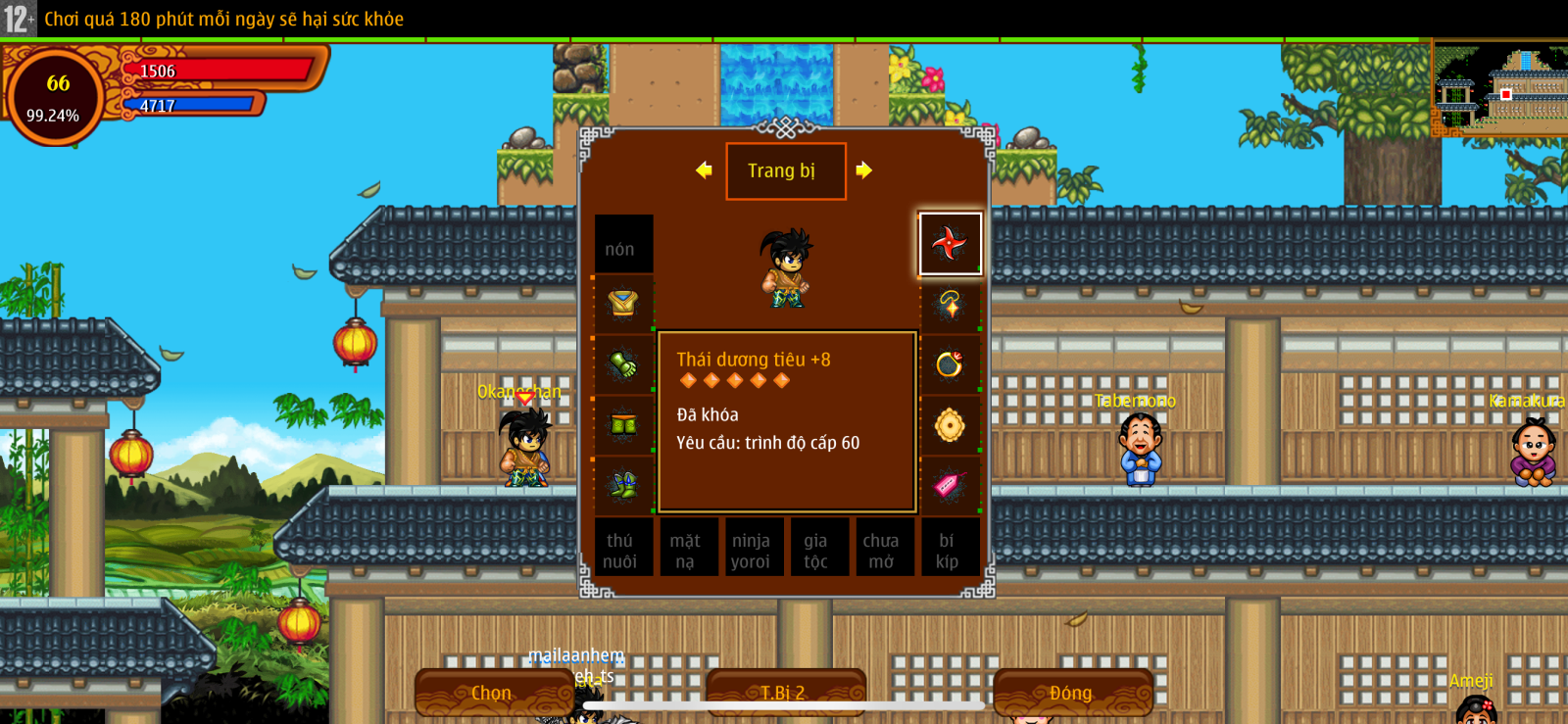Select the green gloves slot
This screenshot has width=1568, height=724.
(x=623, y=364)
